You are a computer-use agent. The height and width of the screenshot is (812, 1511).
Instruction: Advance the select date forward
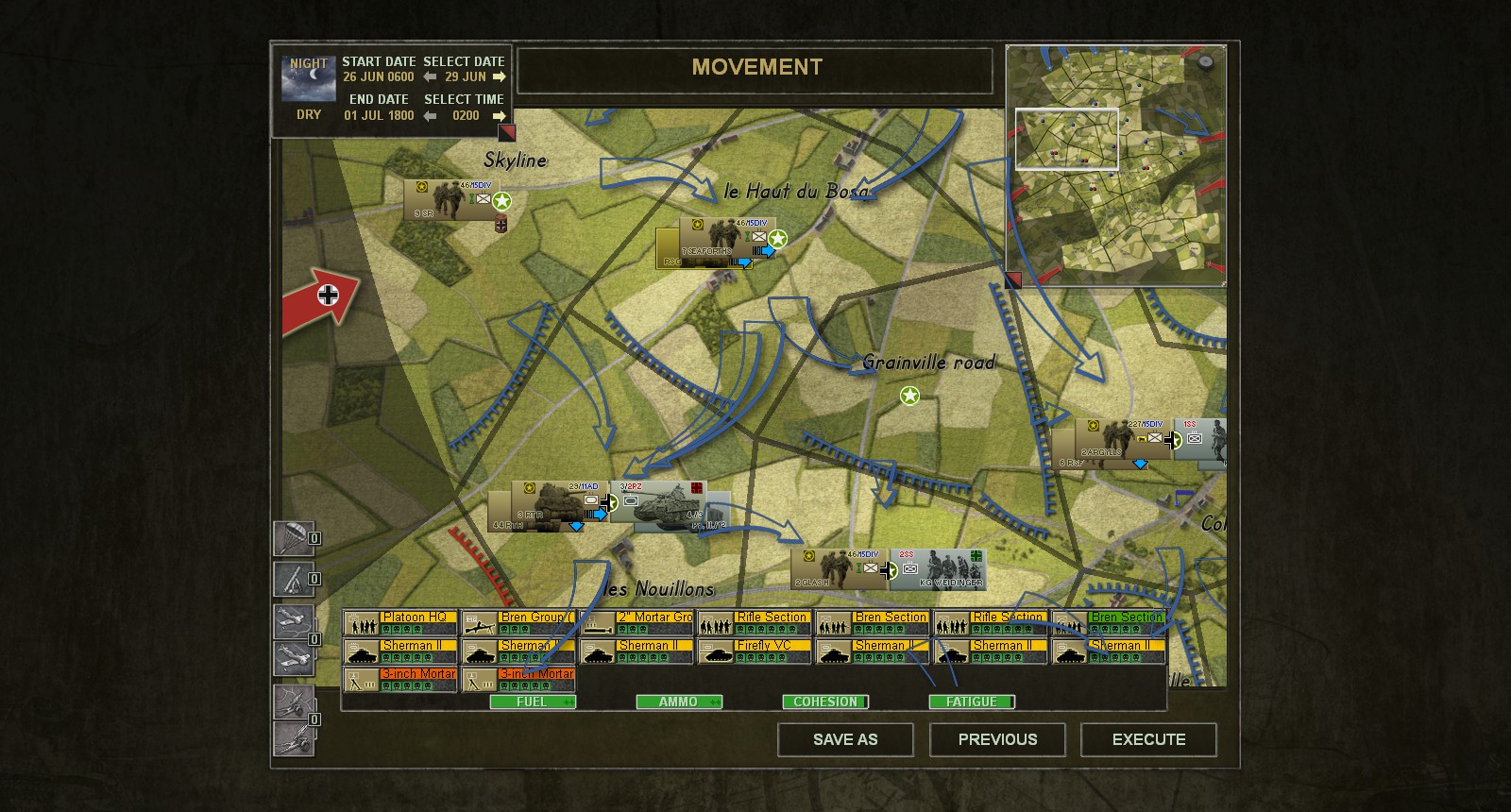(x=500, y=77)
